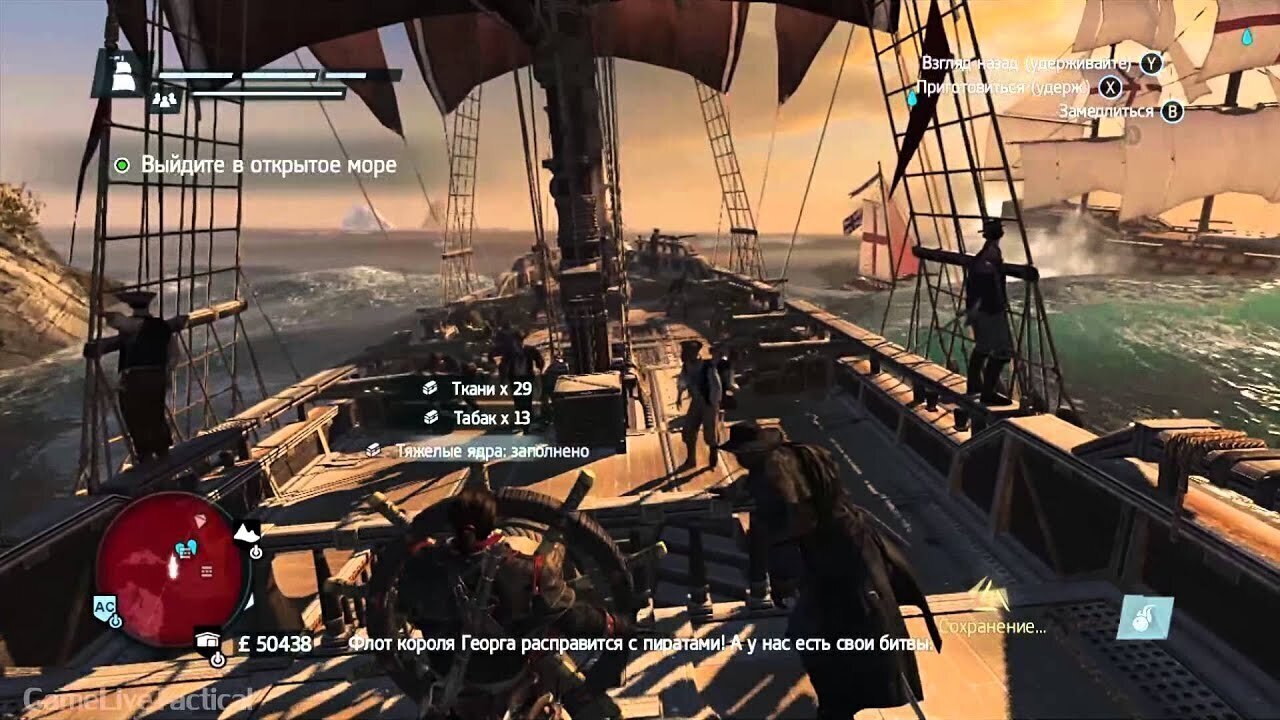This screenshot has width=1280, height=720.
Task: Open the warehouse icon next to the money
Action: pyautogui.click(x=209, y=641)
